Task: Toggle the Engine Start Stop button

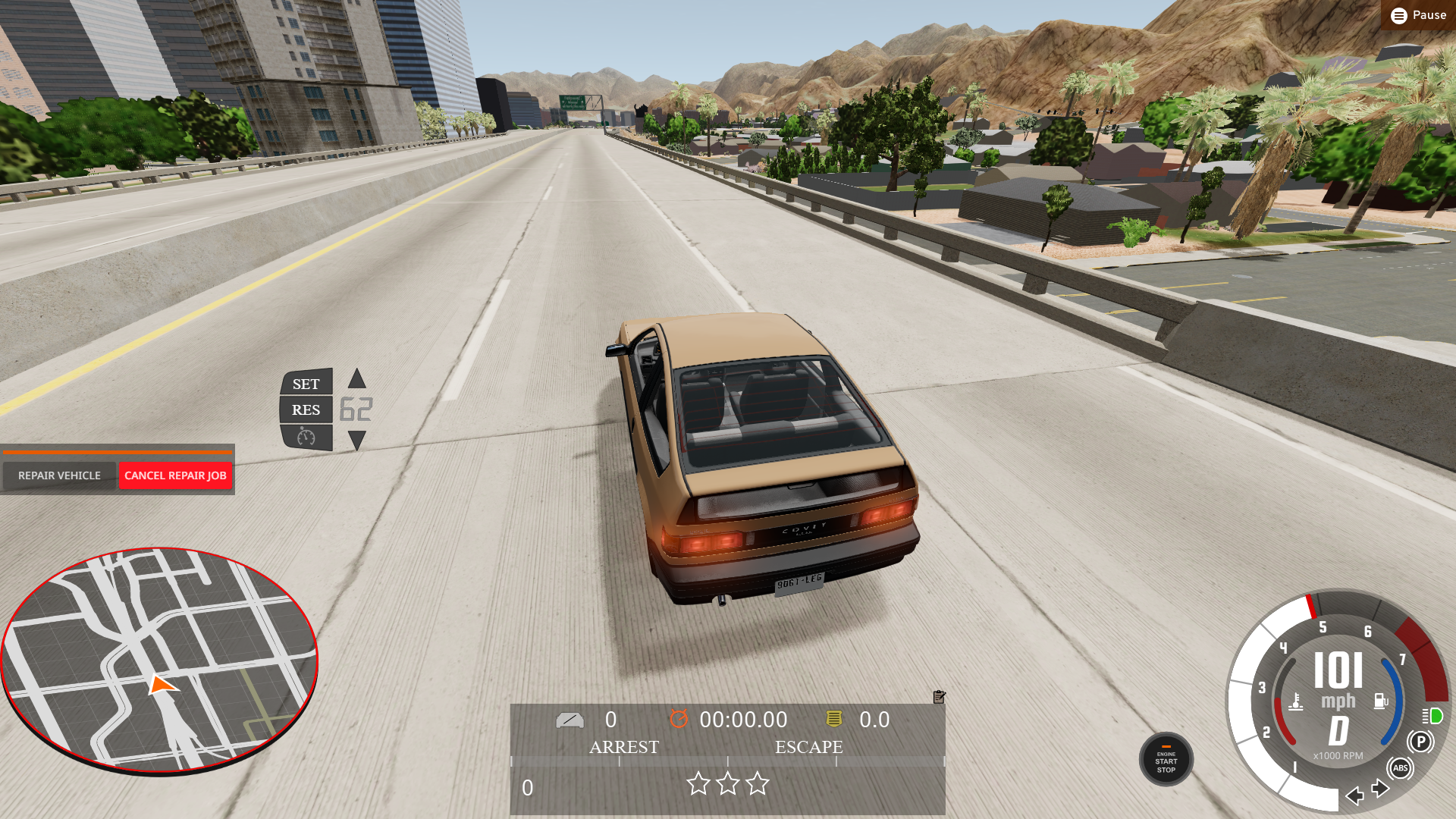Action: click(x=1166, y=759)
